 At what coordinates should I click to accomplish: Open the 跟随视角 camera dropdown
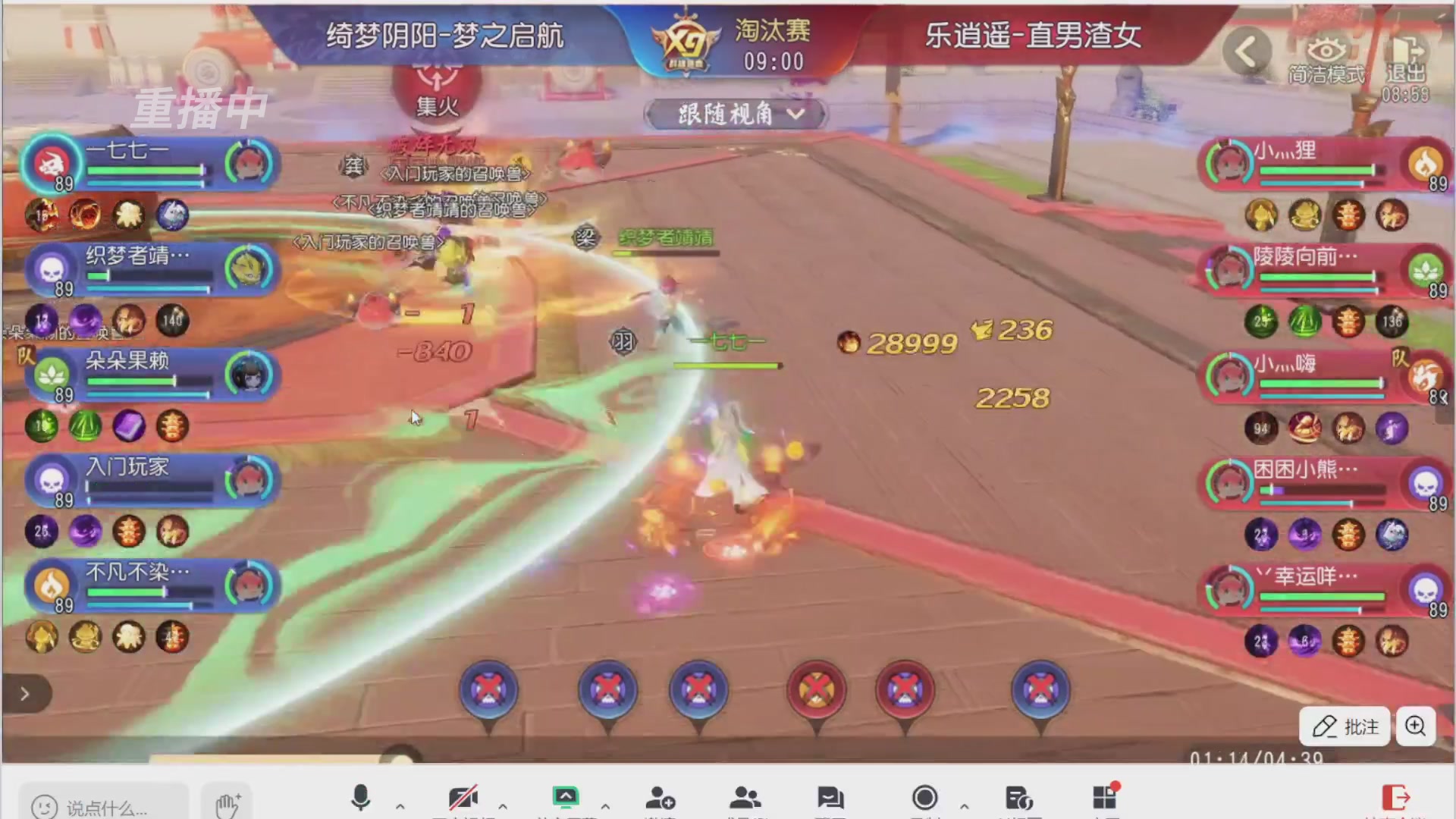click(733, 114)
